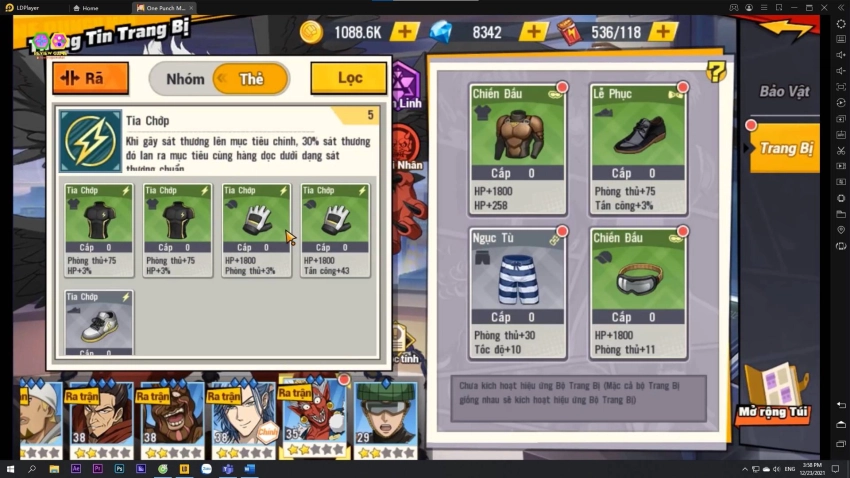Screen dimensions: 850x478
Task: Add gold coins with the plus button
Action: click(404, 32)
